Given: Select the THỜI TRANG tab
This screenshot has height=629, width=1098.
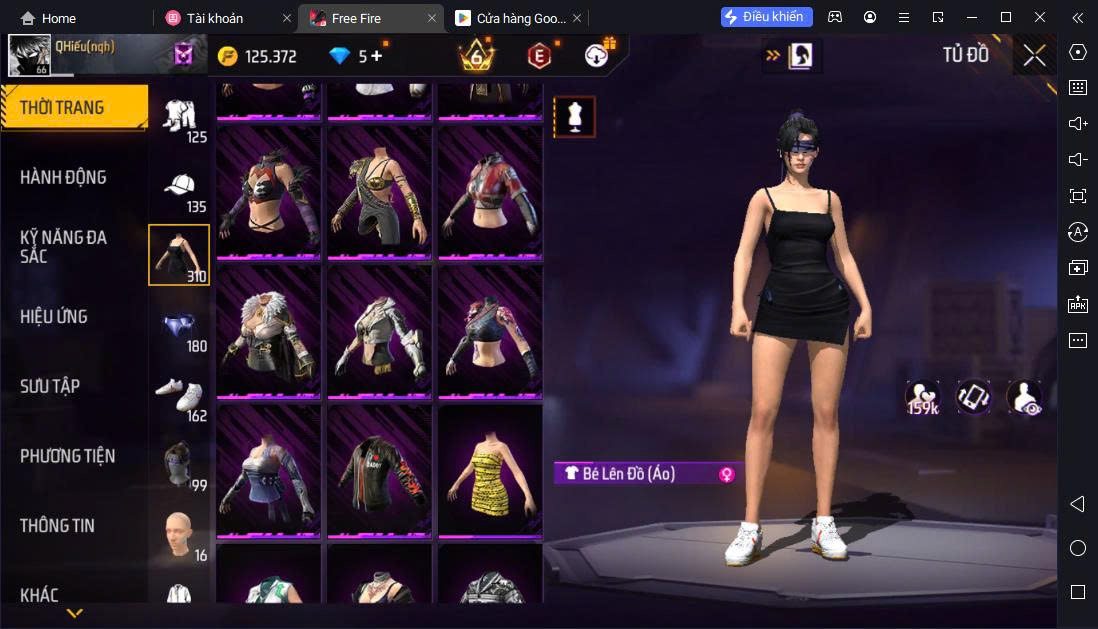Looking at the screenshot, I should point(62,108).
